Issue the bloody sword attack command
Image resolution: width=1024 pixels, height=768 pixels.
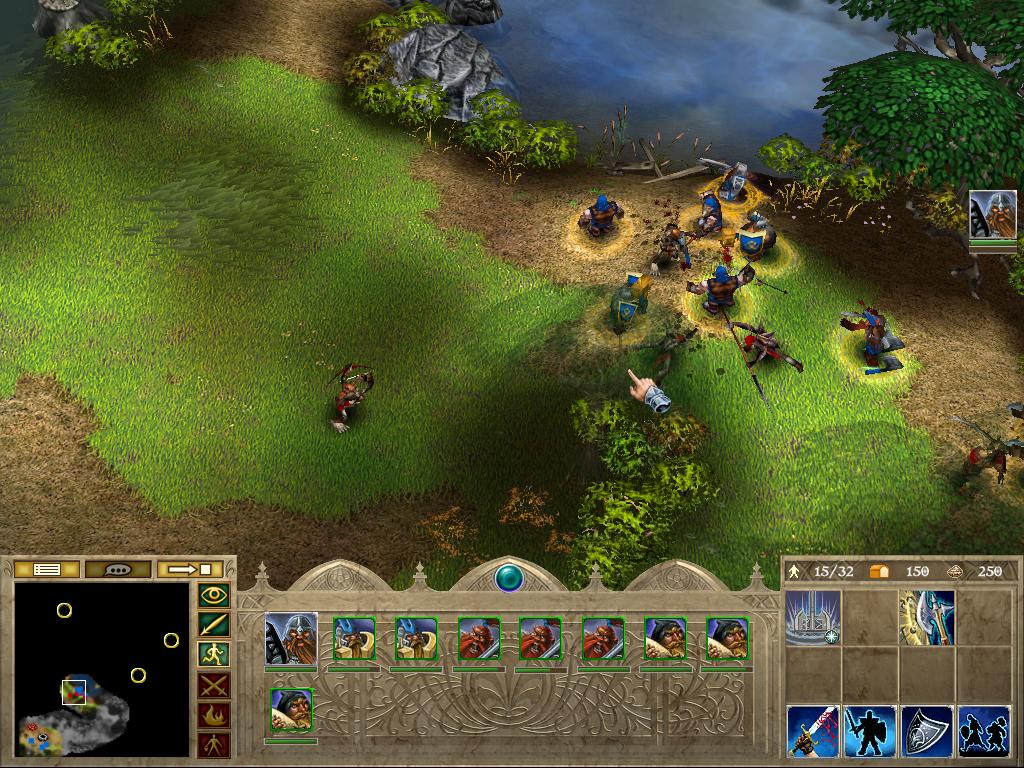click(x=812, y=731)
